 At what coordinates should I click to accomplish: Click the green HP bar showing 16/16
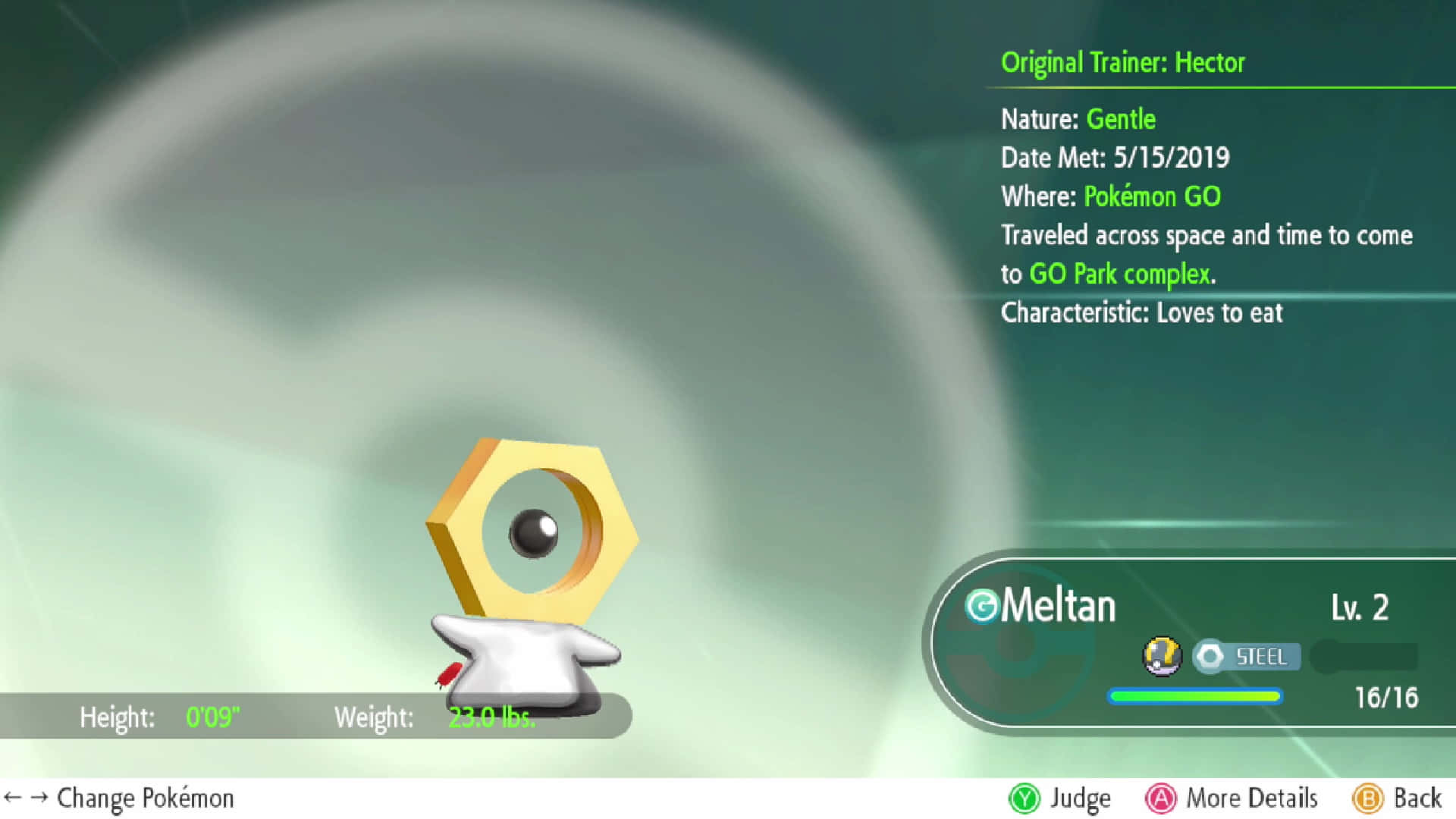coord(1194,696)
